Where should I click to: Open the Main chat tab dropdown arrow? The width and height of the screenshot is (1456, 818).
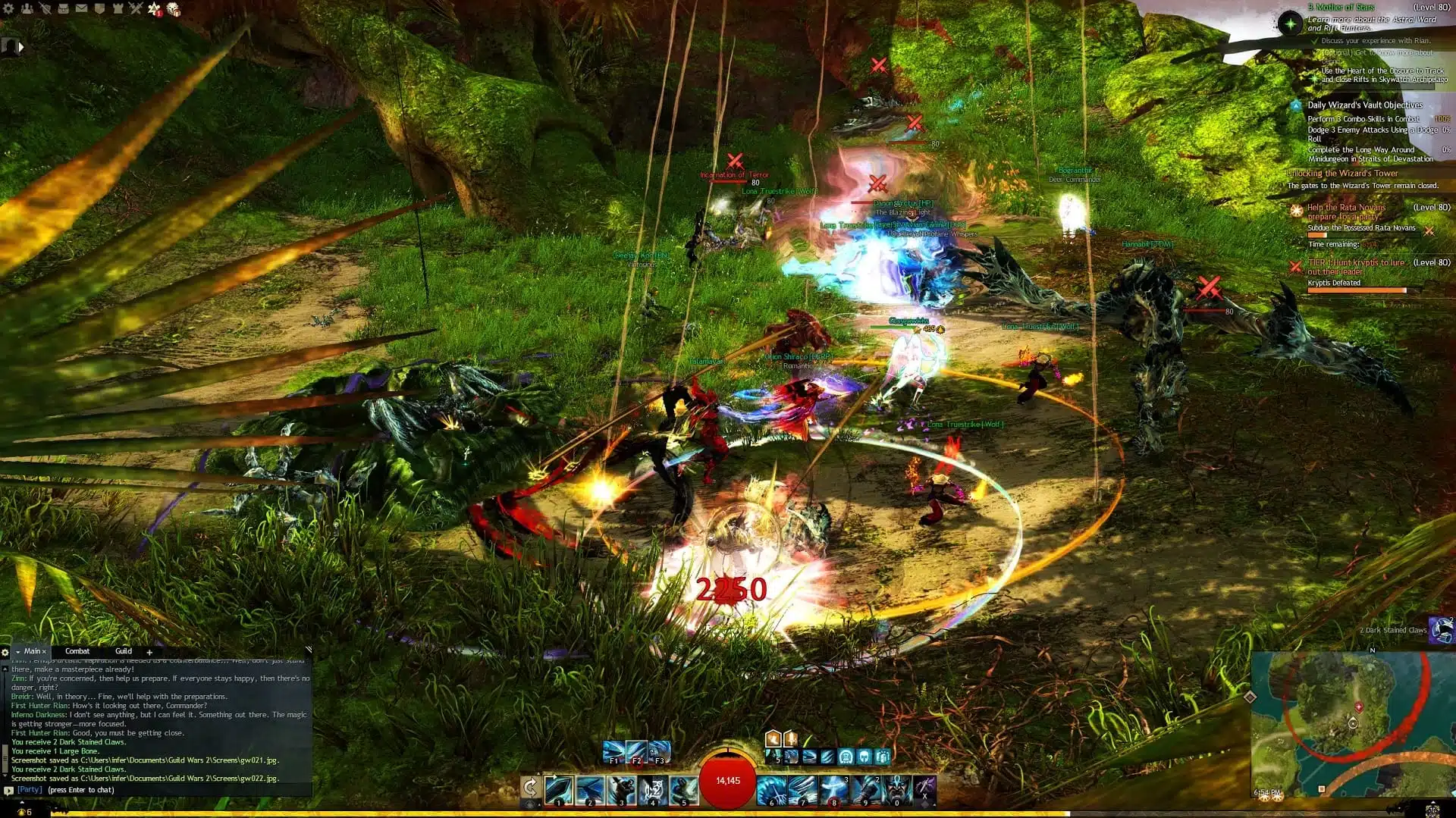18,651
